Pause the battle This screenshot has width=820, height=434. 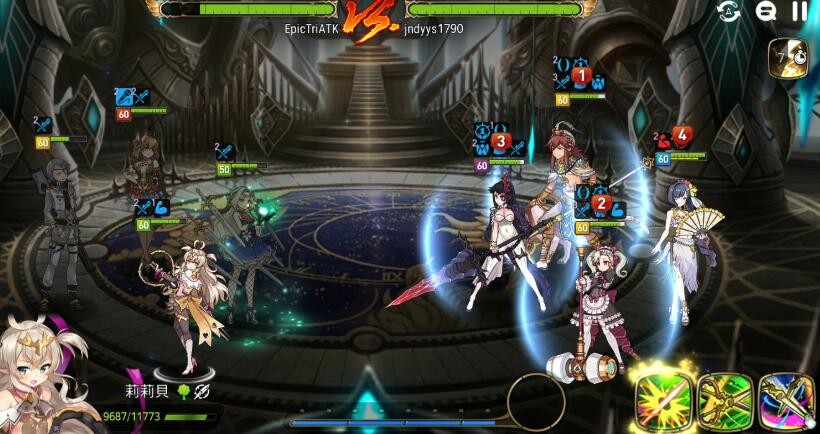799,11
